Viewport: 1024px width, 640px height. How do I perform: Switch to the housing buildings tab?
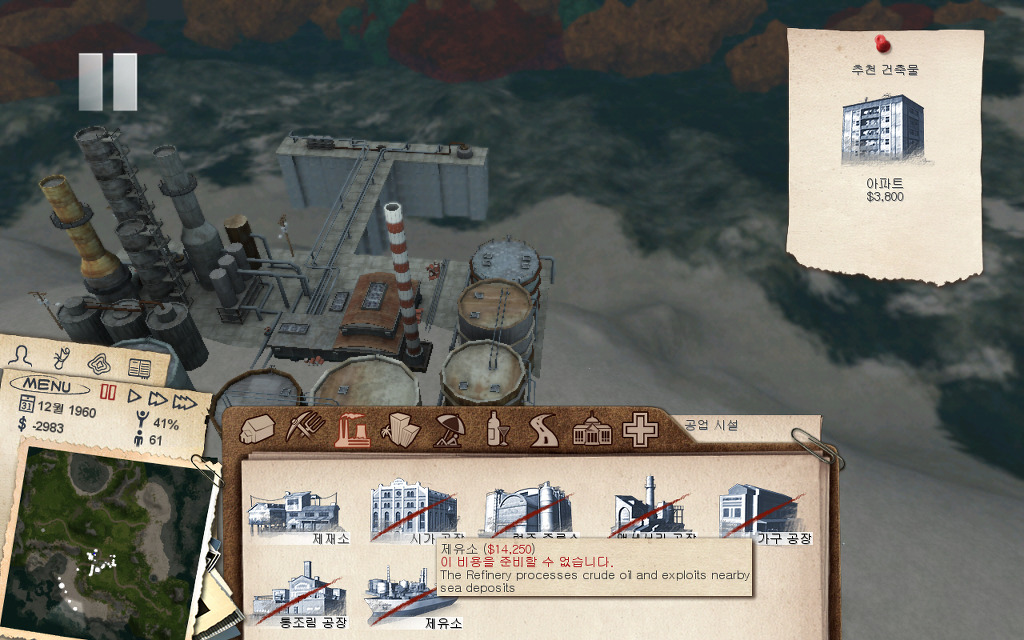[257, 428]
